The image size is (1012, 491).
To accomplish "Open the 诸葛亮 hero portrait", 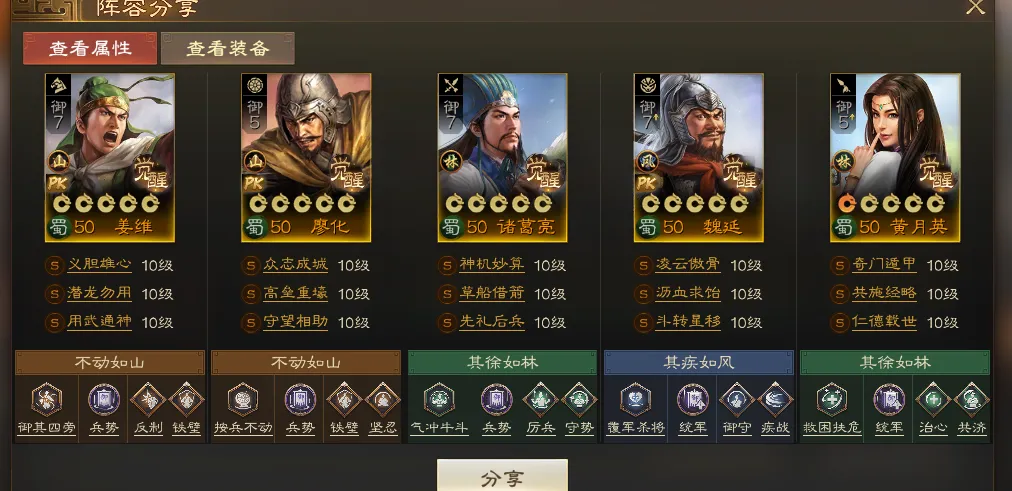I will (x=502, y=157).
